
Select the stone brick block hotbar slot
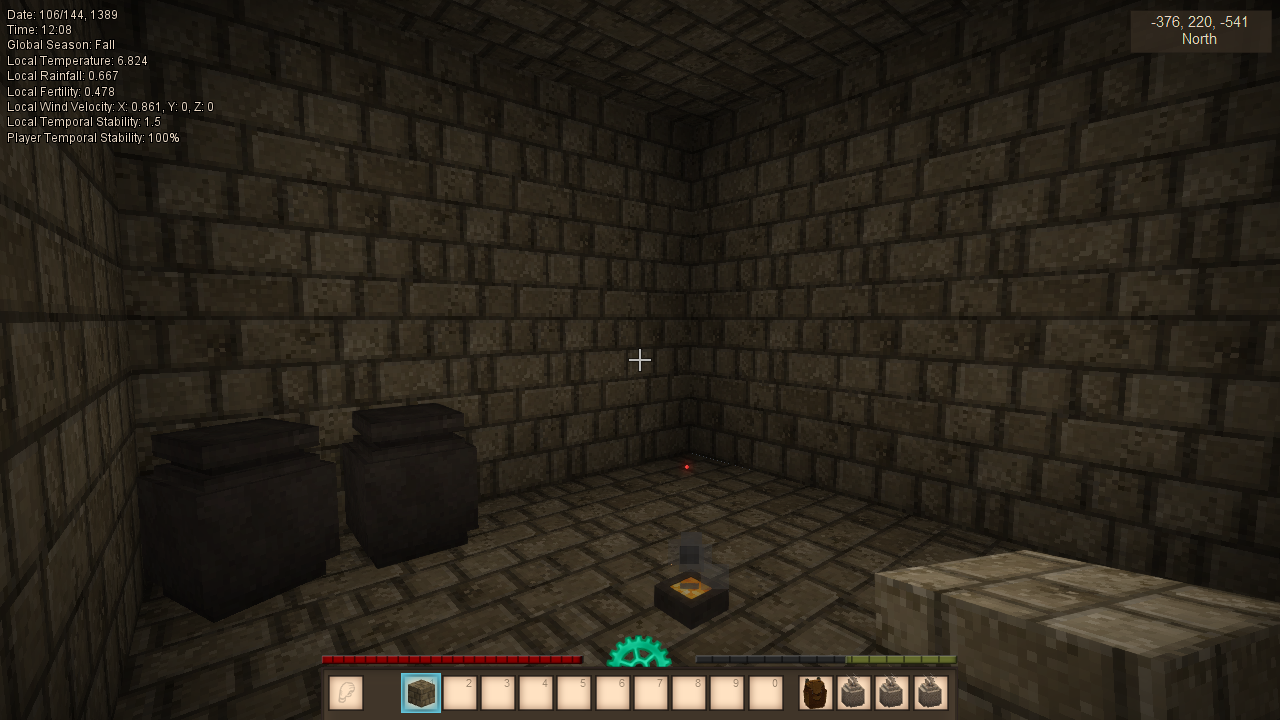click(421, 693)
